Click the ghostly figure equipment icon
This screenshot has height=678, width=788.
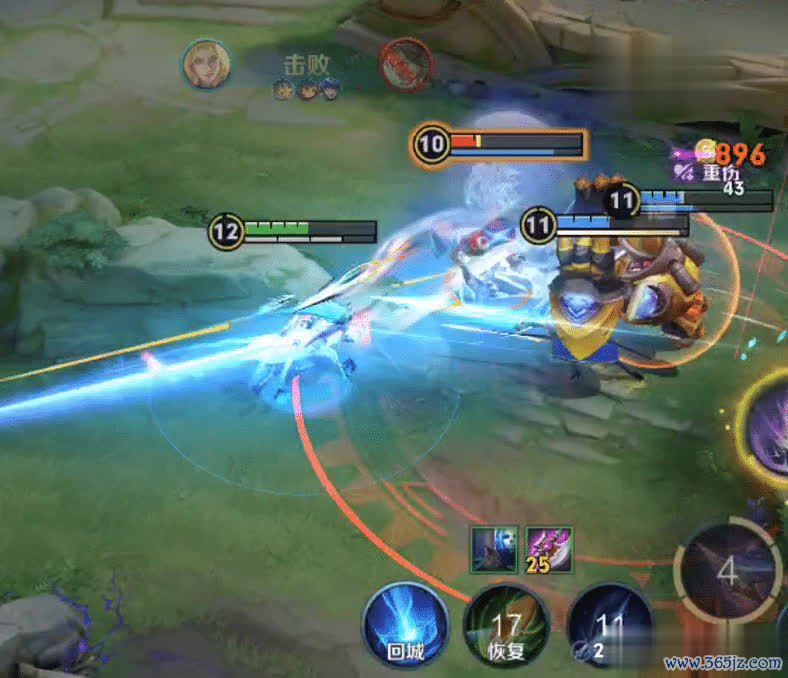pyautogui.click(x=494, y=549)
